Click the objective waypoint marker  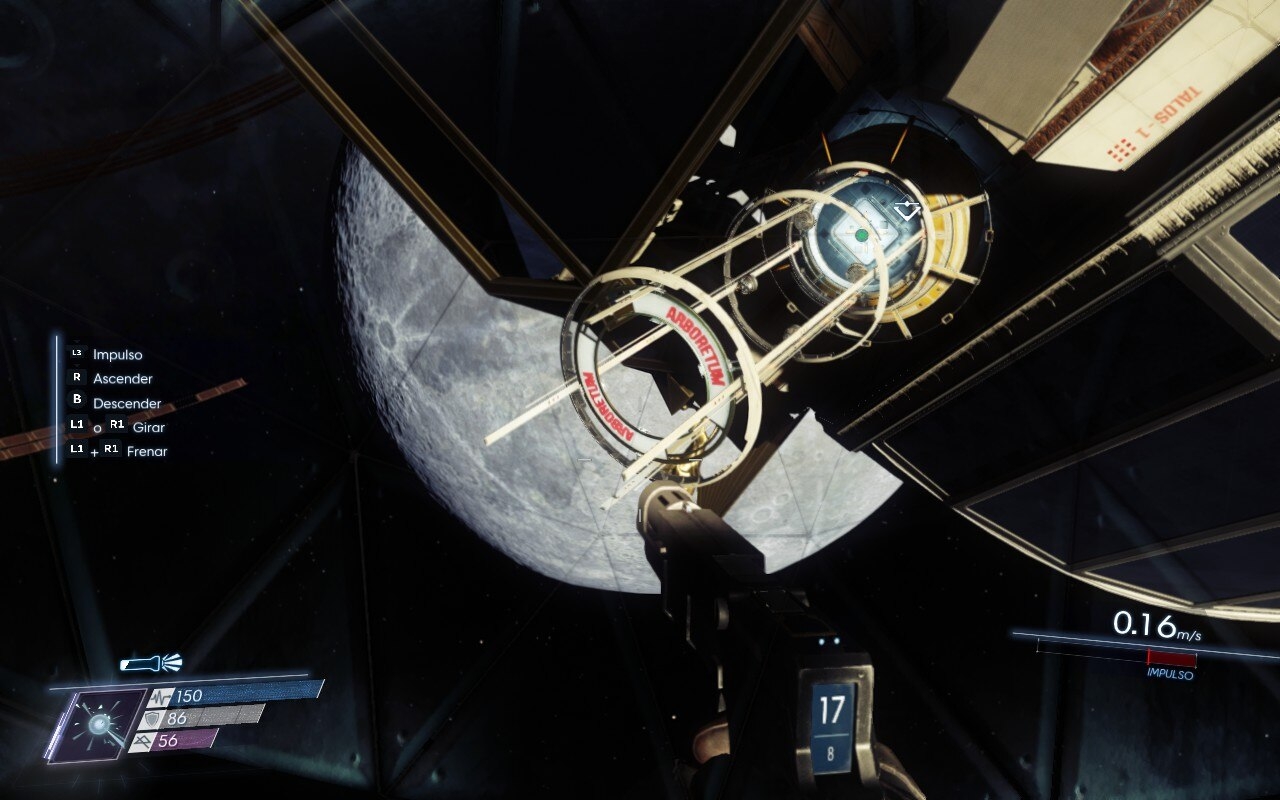[x=907, y=210]
